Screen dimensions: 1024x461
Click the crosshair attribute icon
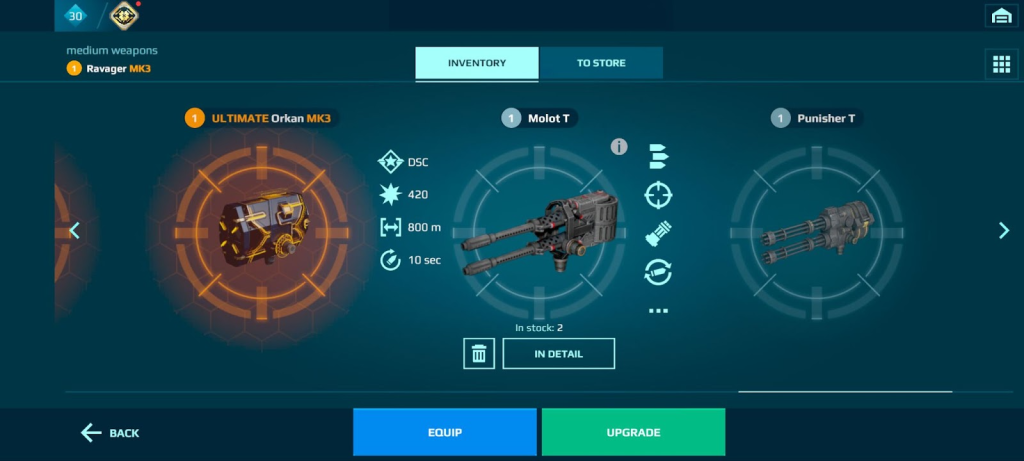[658, 195]
